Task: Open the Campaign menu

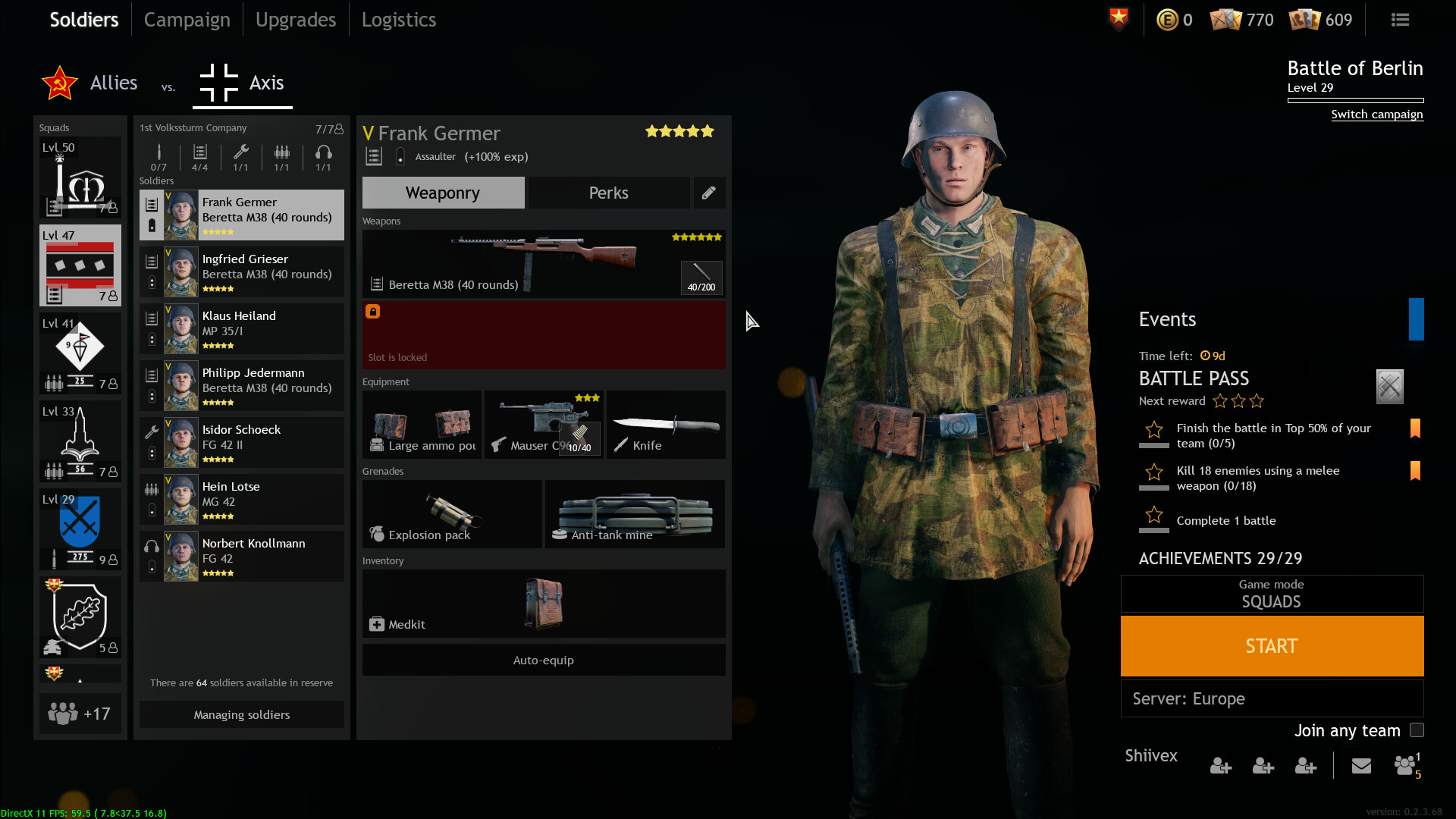Action: tap(187, 20)
